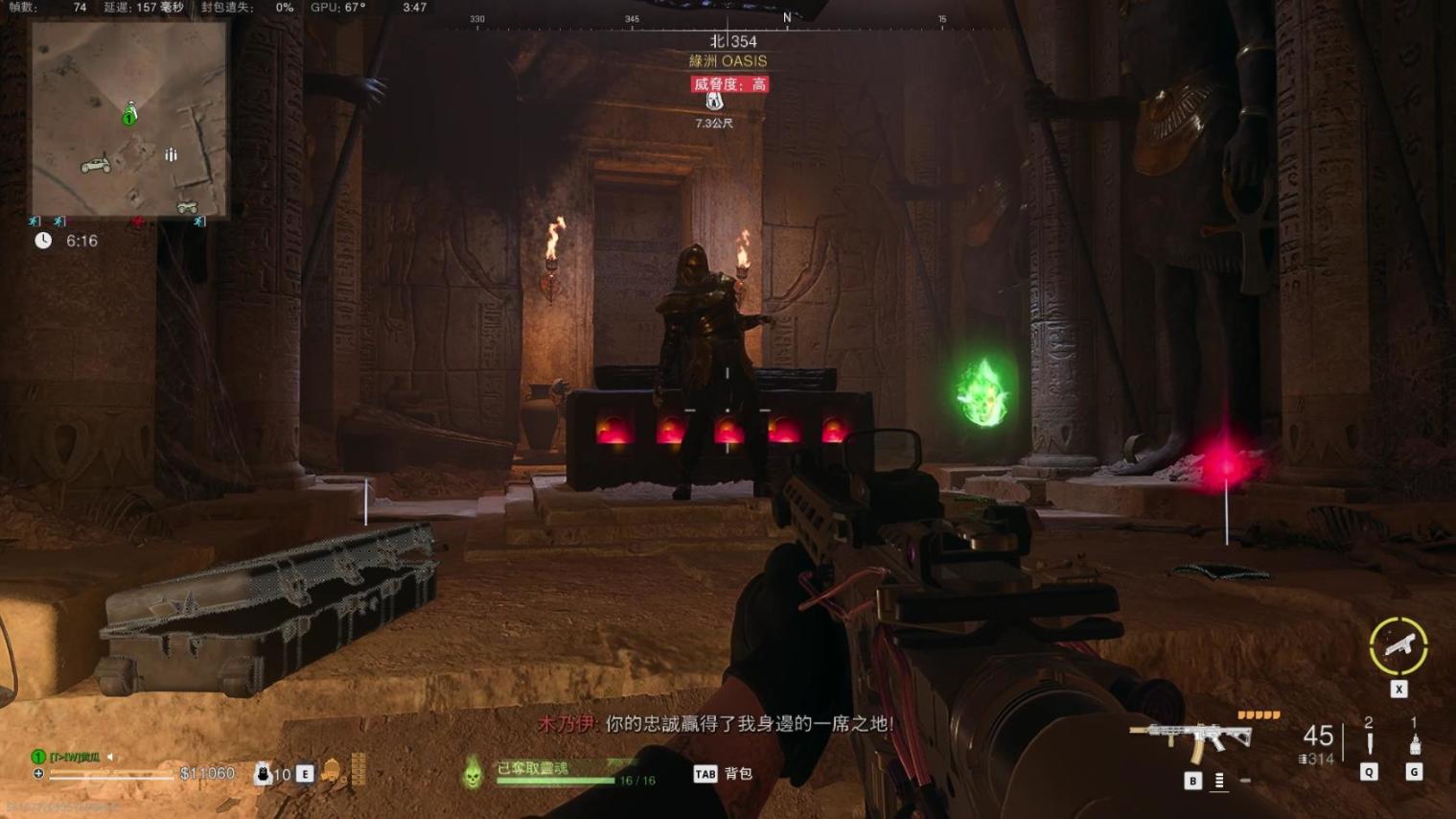The image size is (1456, 819).
Task: Toggle the weapon fire mode indicator
Action: coord(1219,781)
